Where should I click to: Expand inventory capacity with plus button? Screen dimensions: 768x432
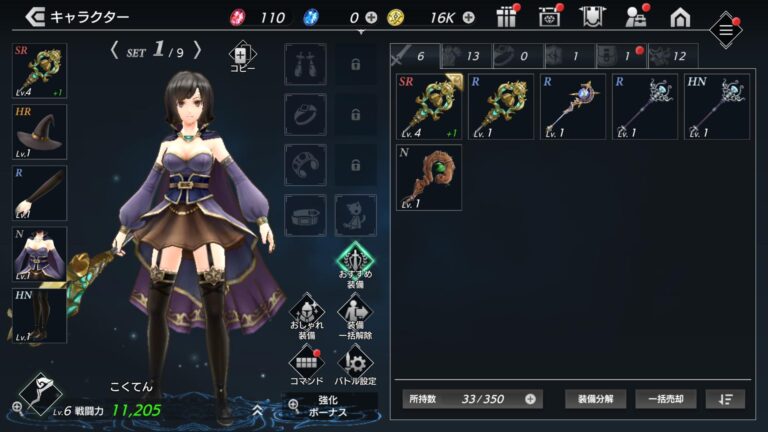click(530, 398)
